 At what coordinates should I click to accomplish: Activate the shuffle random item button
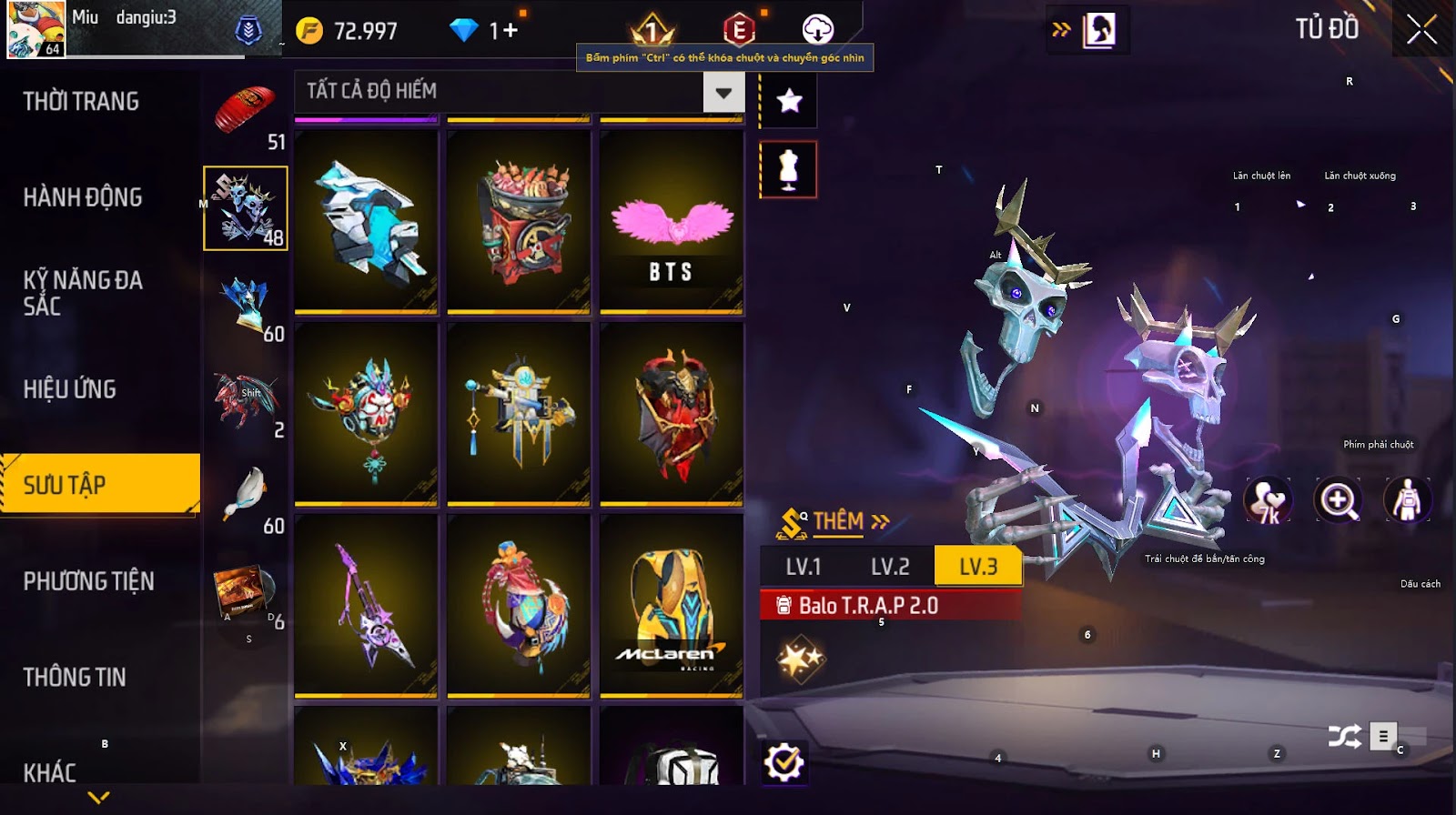pyautogui.click(x=1344, y=736)
